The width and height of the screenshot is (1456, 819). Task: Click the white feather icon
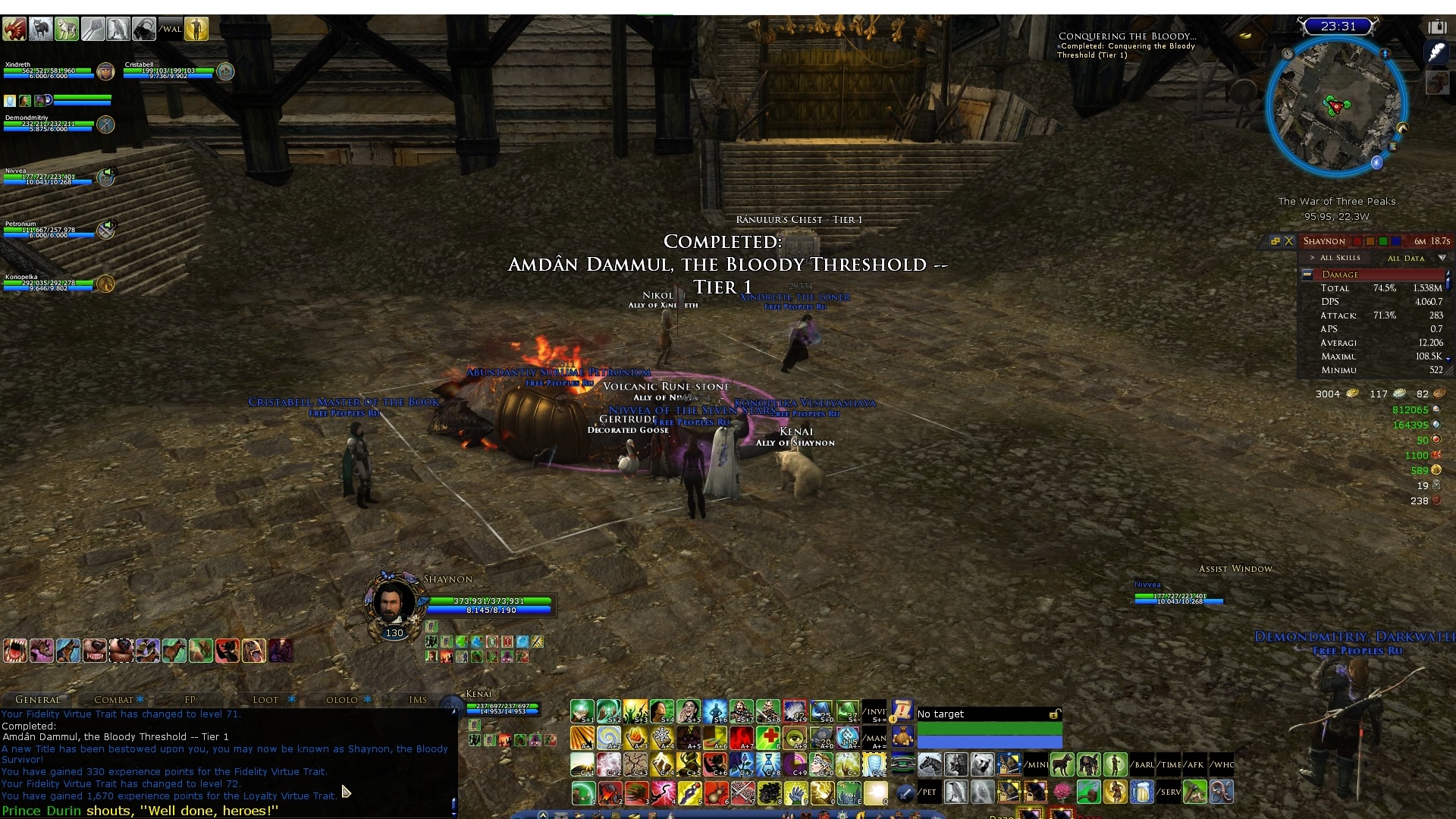[x=1437, y=53]
